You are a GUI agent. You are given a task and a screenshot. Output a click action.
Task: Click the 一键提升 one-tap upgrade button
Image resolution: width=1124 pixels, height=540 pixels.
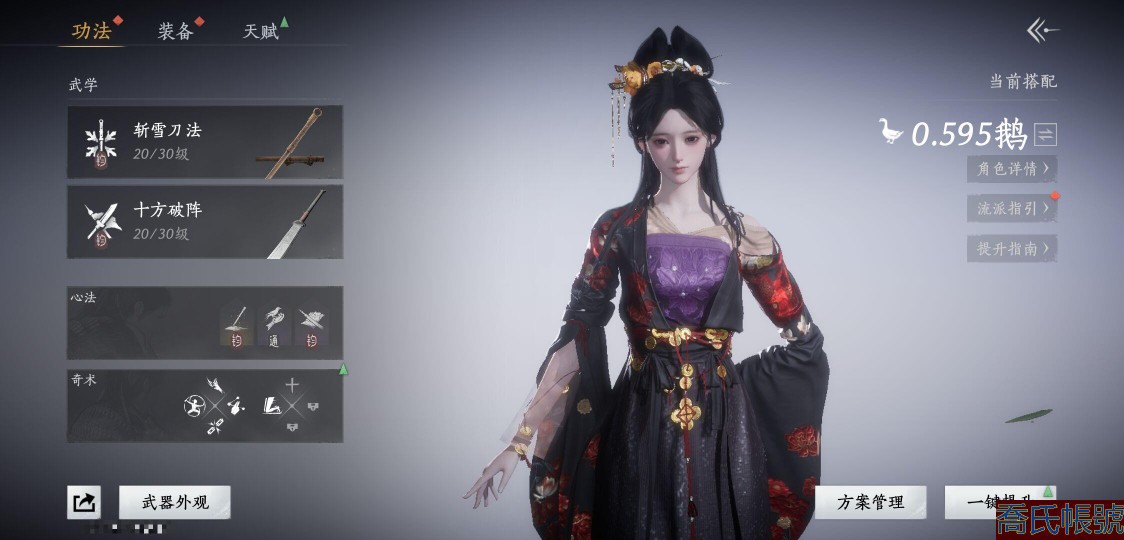coord(995,502)
